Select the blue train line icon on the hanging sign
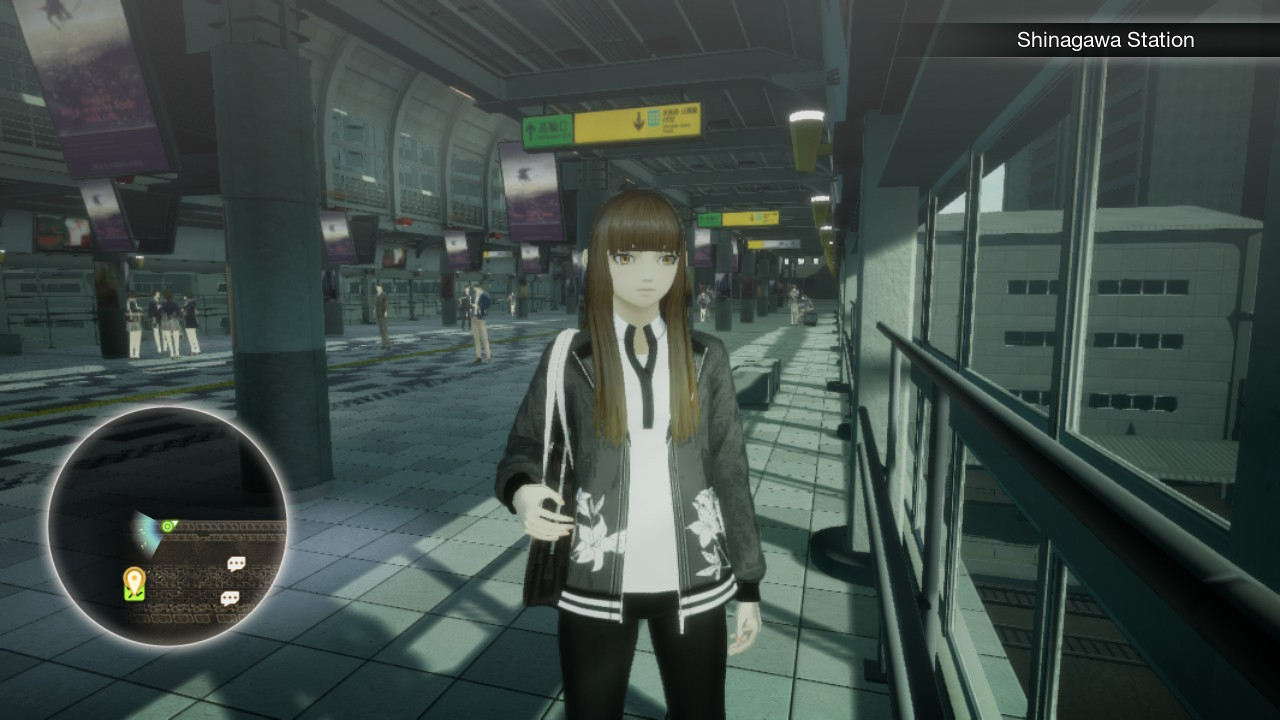This screenshot has height=720, width=1280. click(654, 118)
